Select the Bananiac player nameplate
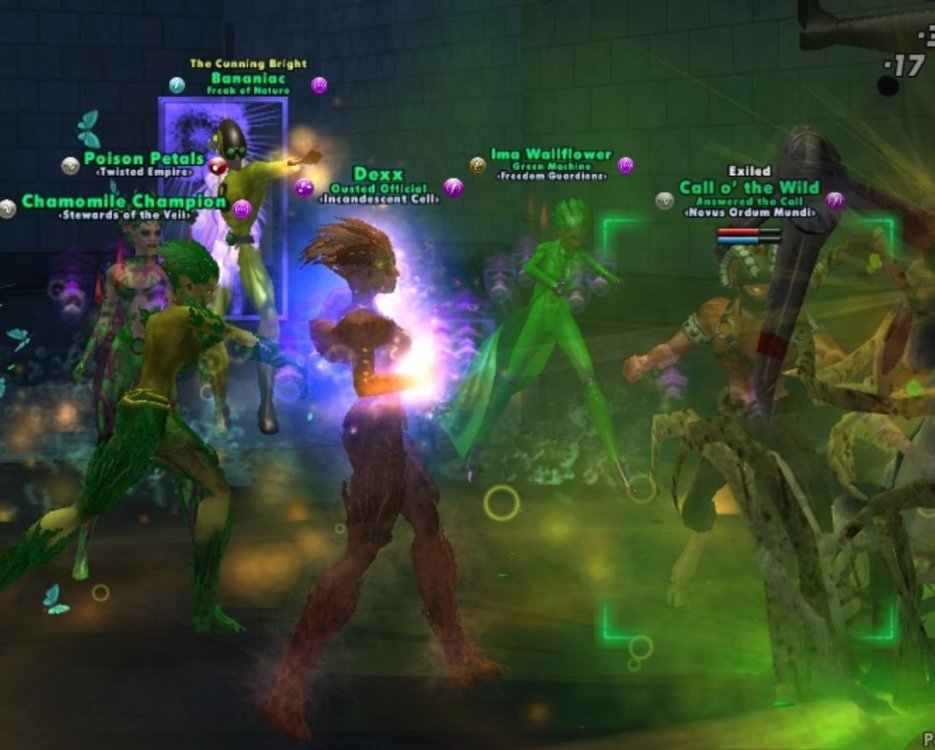Screen dimensions: 935x750 [x=248, y=78]
